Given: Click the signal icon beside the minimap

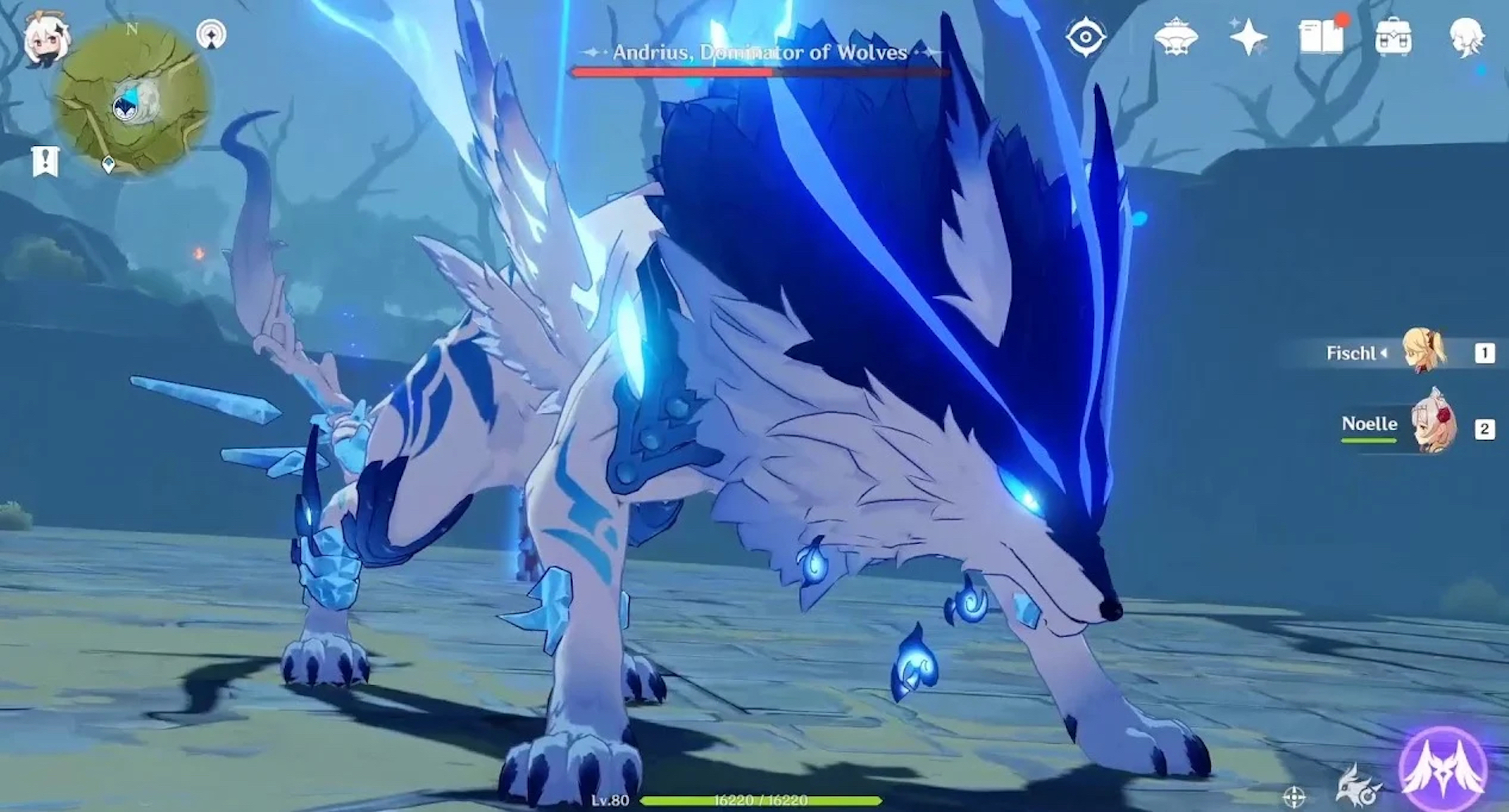Looking at the screenshot, I should coord(211,35).
